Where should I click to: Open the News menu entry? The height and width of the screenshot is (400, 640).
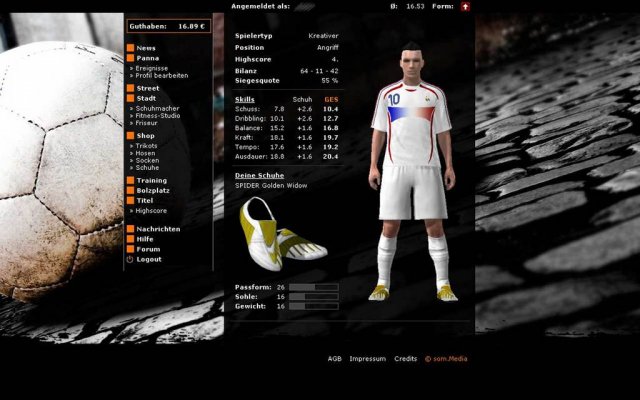[145, 48]
